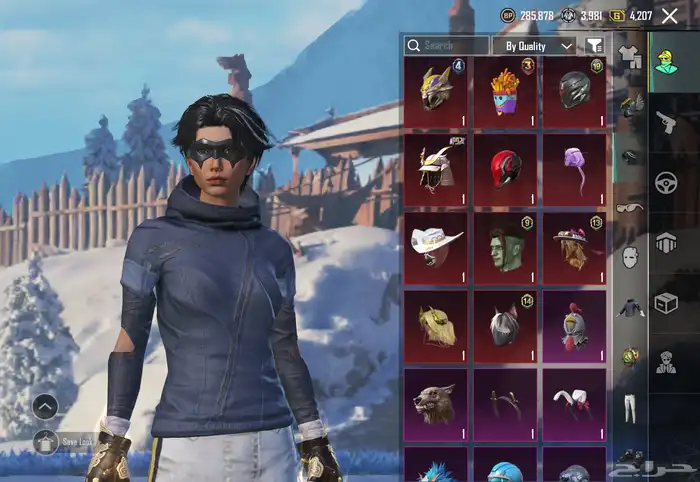The image size is (700, 482).
Task: Show the face mask subcategory
Action: 629,257
